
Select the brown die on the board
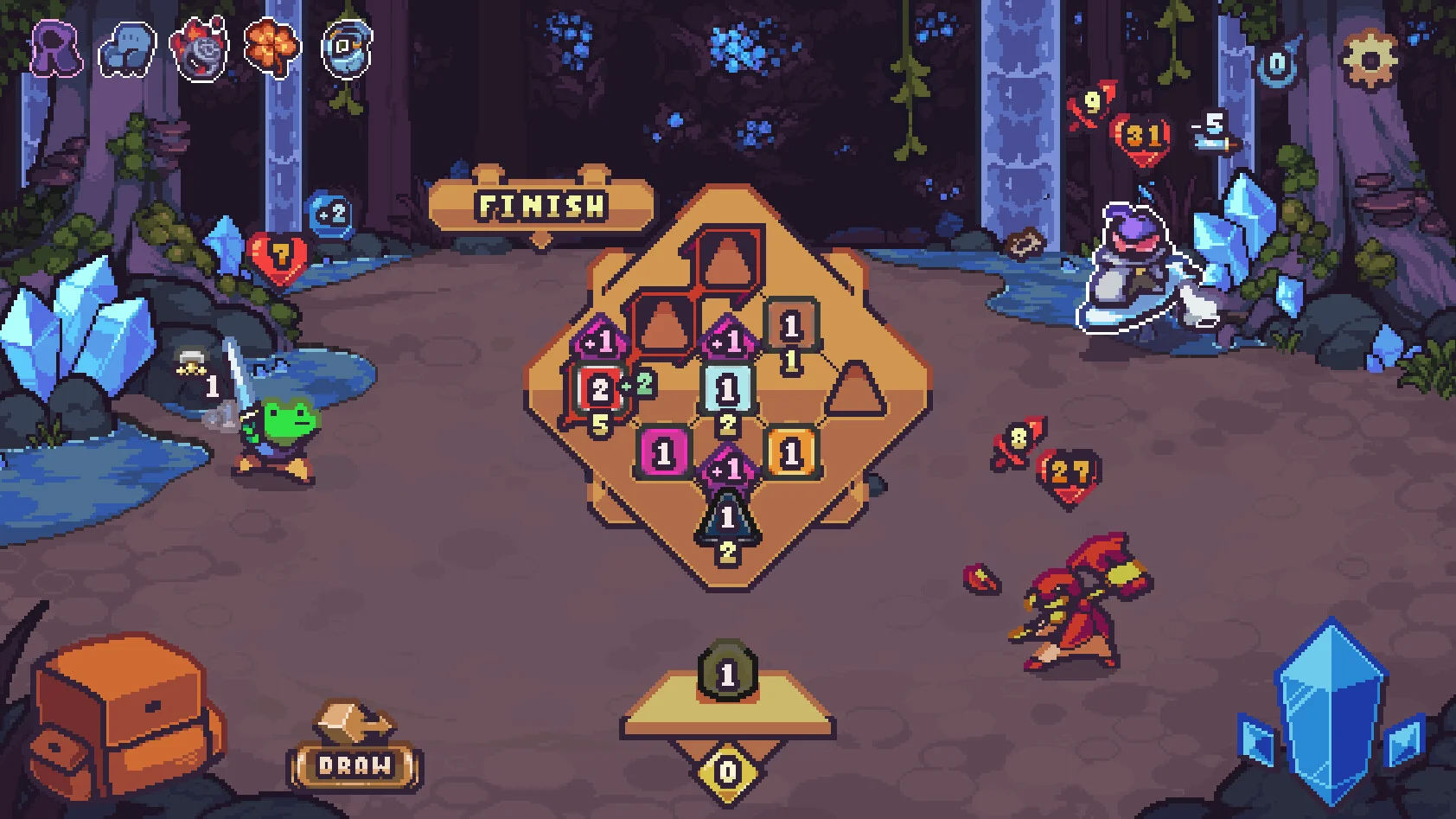coord(790,326)
